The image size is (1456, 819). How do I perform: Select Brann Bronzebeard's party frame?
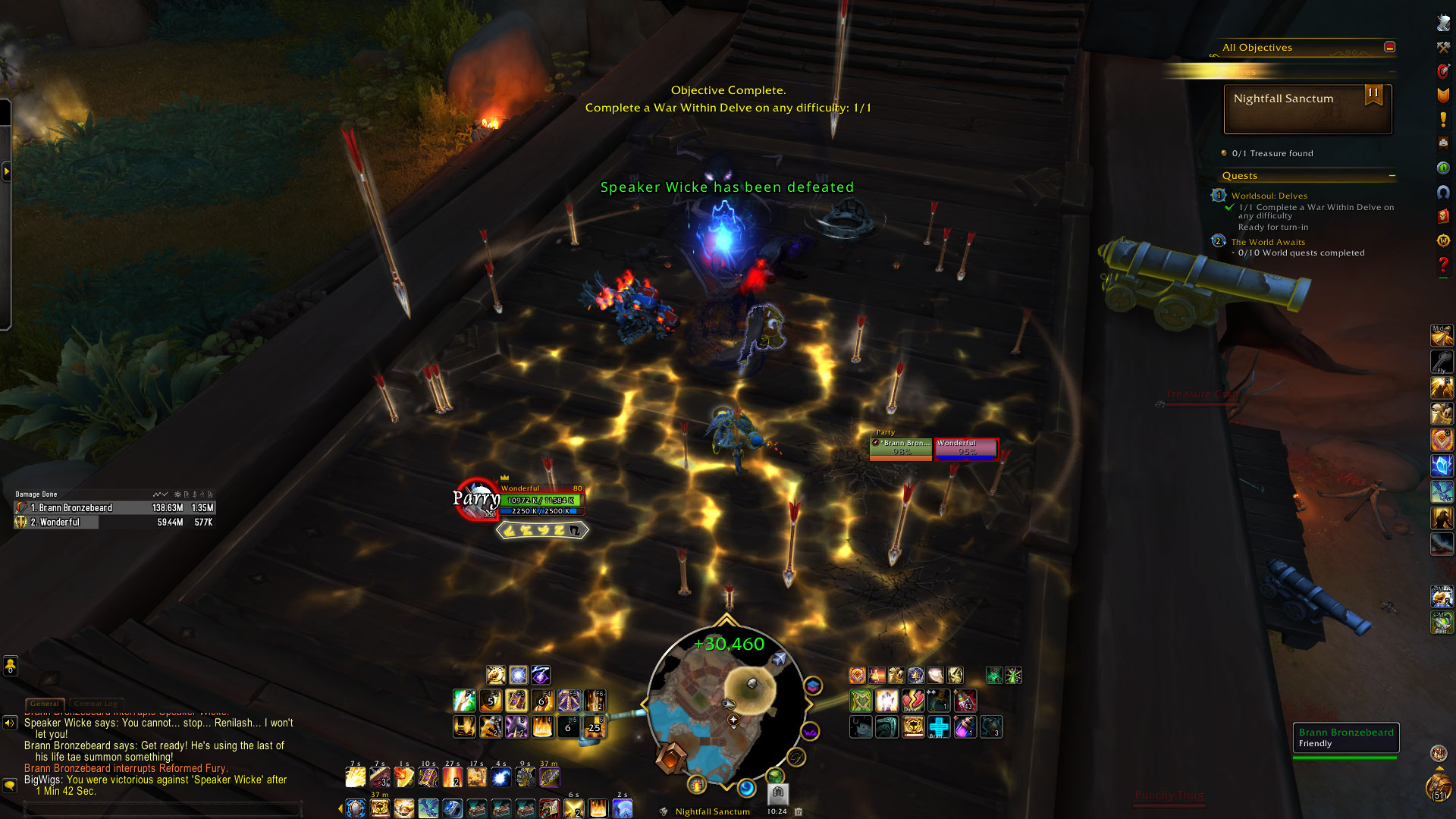click(x=900, y=448)
